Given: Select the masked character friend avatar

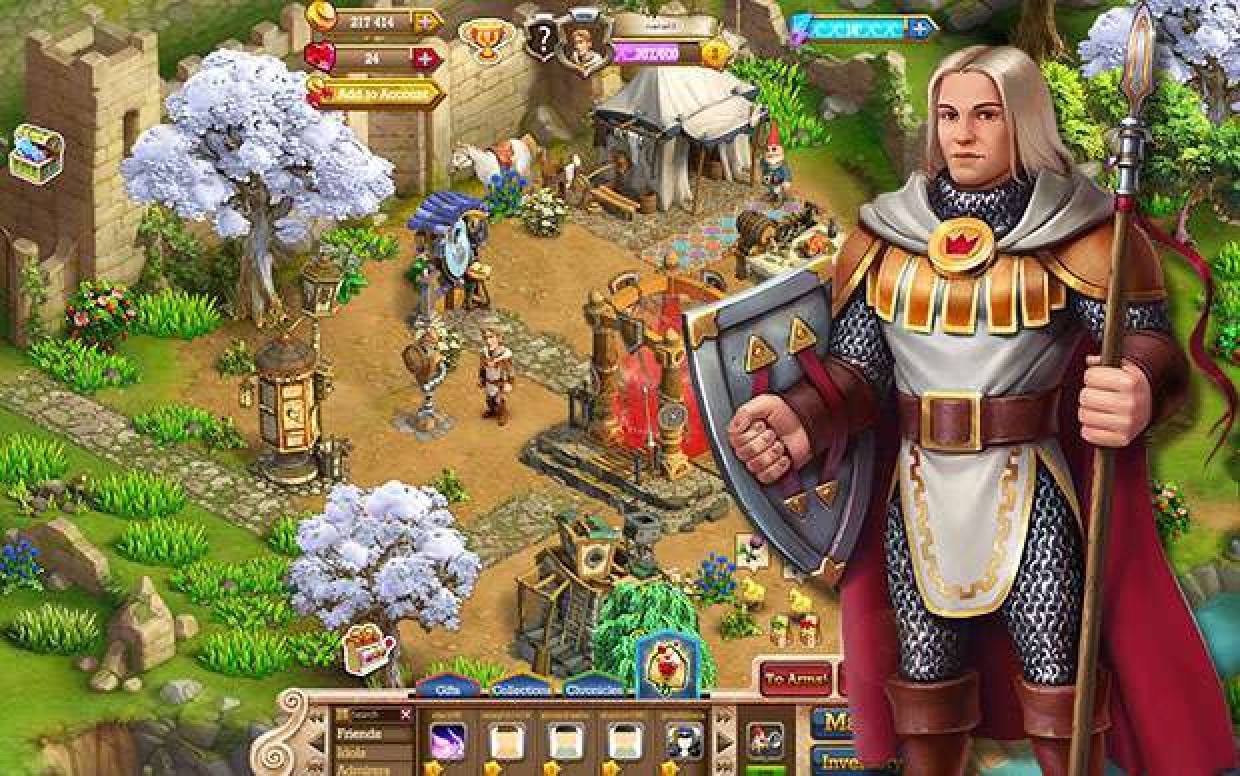Looking at the screenshot, I should 685,741.
